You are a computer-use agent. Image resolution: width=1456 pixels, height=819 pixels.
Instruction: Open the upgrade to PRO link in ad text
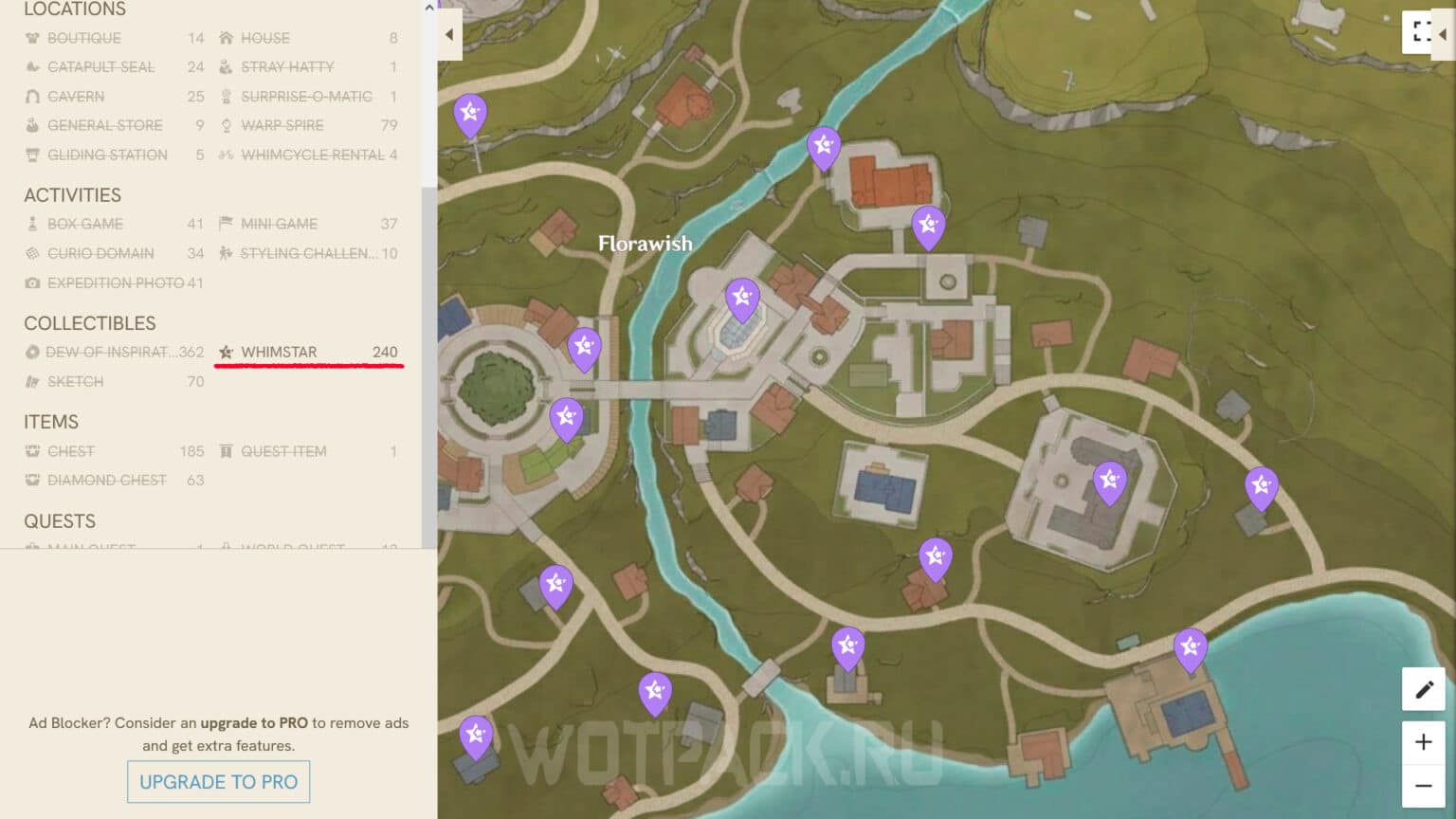(256, 722)
